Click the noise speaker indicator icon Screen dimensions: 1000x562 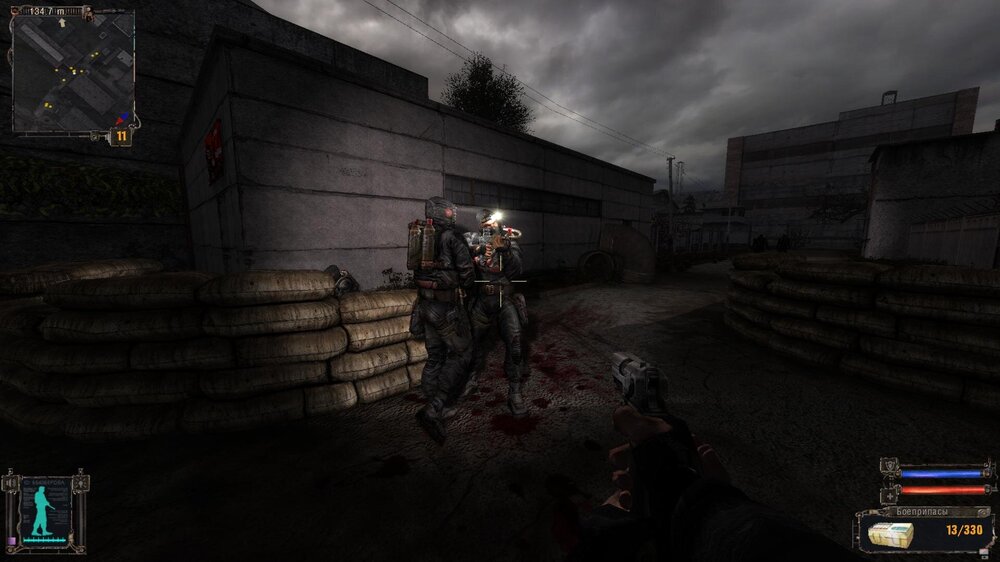point(9,485)
